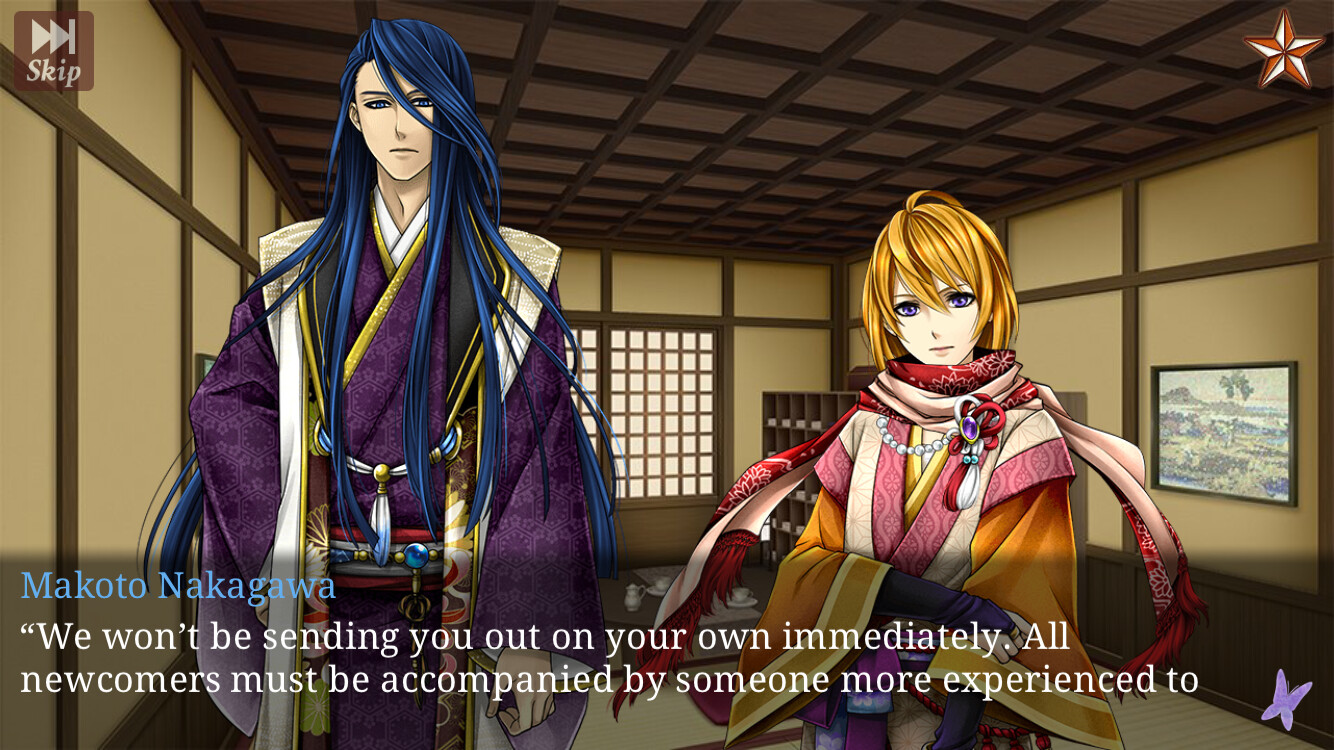The height and width of the screenshot is (750, 1334).
Task: Activate Skip mode with the Skip button
Action: (x=53, y=51)
